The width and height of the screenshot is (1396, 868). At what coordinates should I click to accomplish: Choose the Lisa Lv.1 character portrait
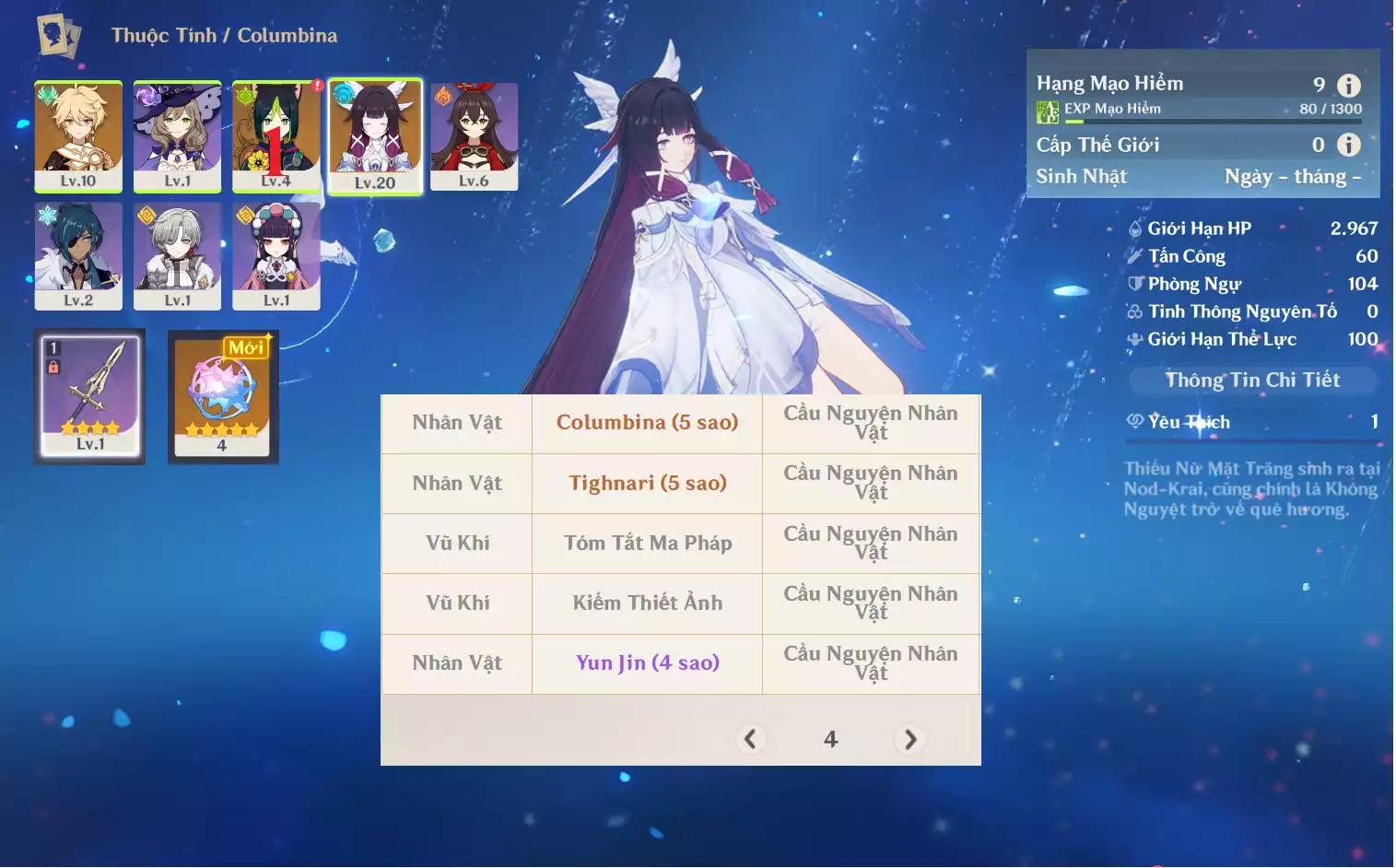click(177, 135)
